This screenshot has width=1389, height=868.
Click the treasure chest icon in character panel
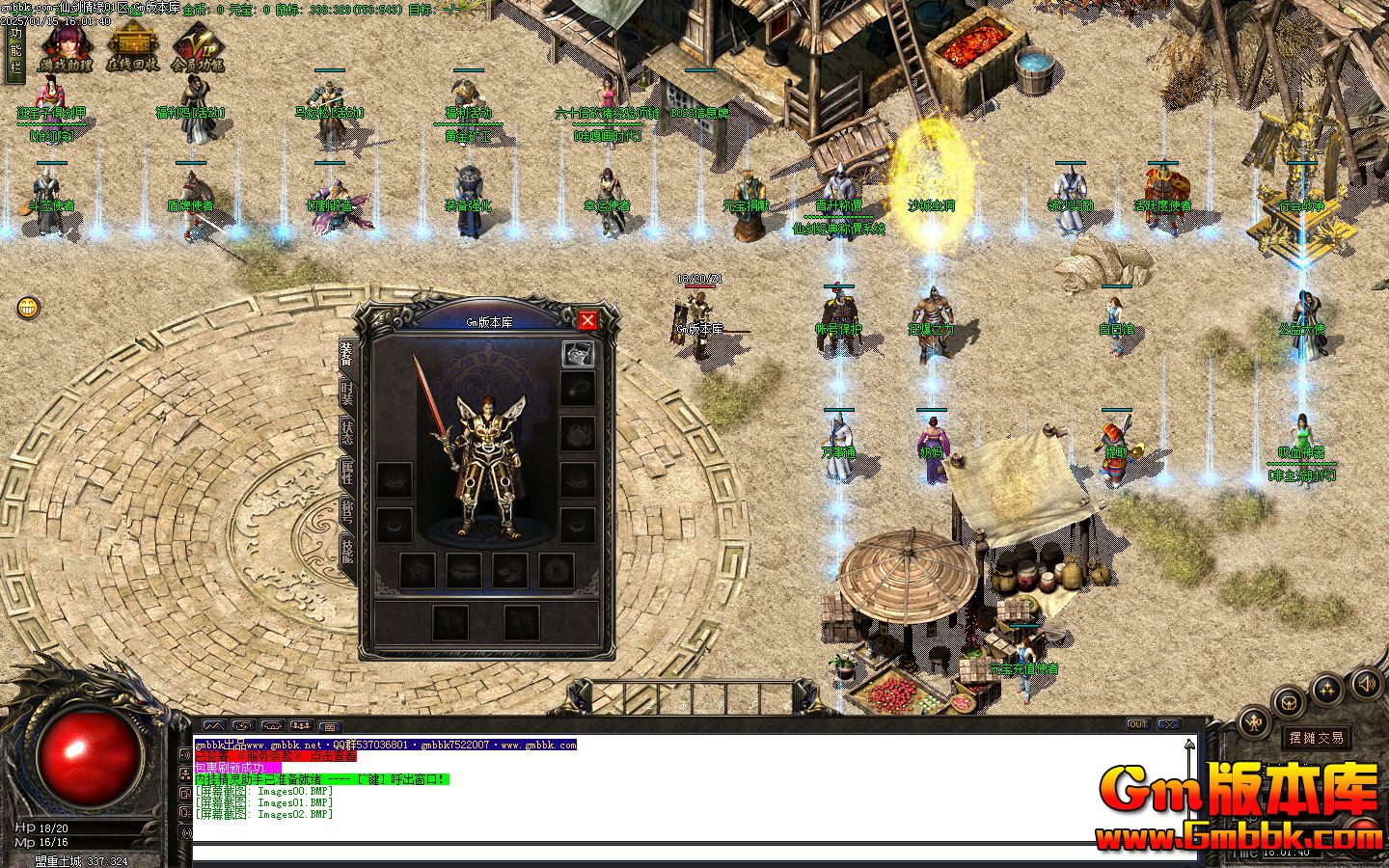(577, 354)
